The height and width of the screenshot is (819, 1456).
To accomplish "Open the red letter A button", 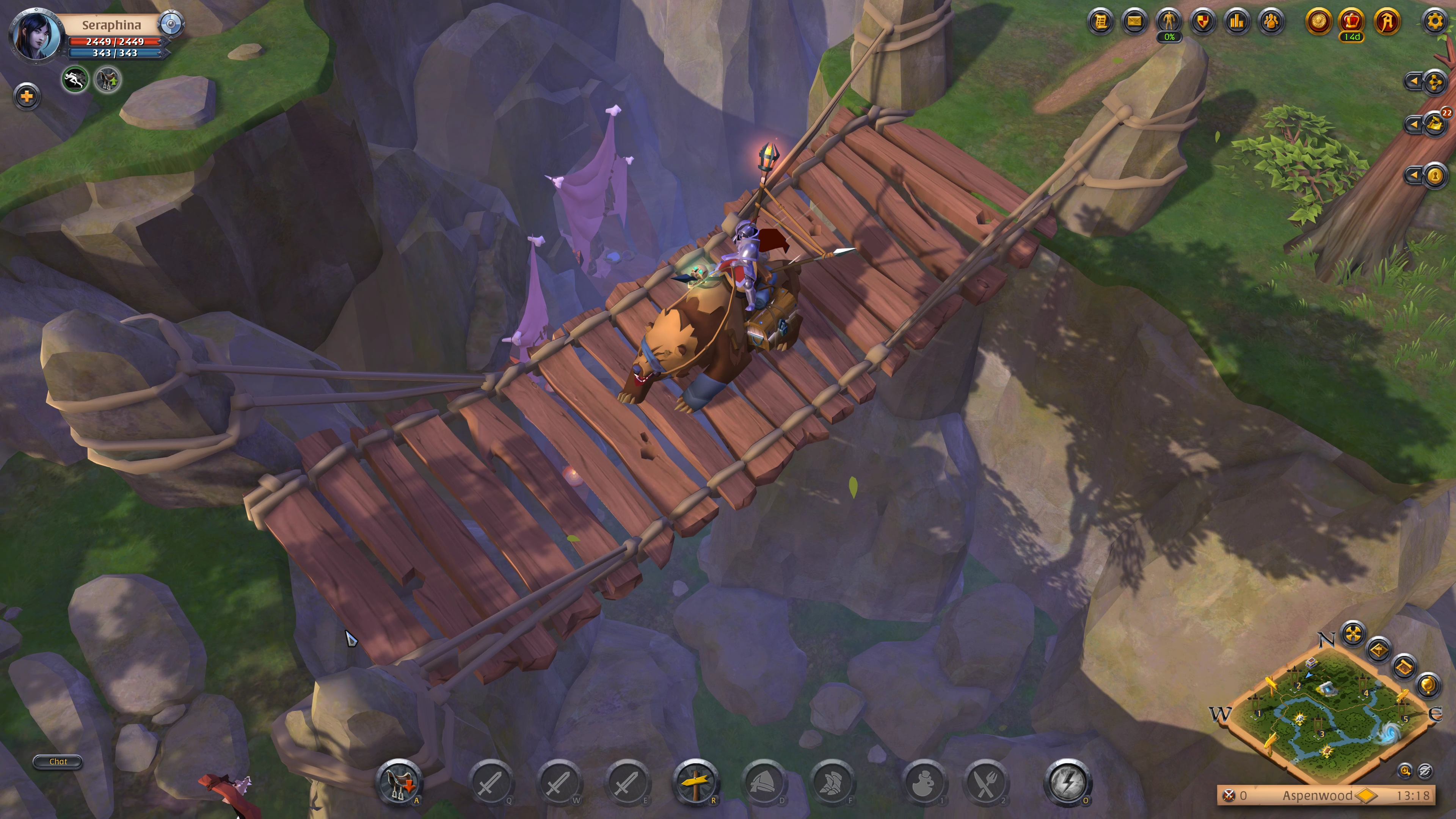I will [x=1387, y=22].
